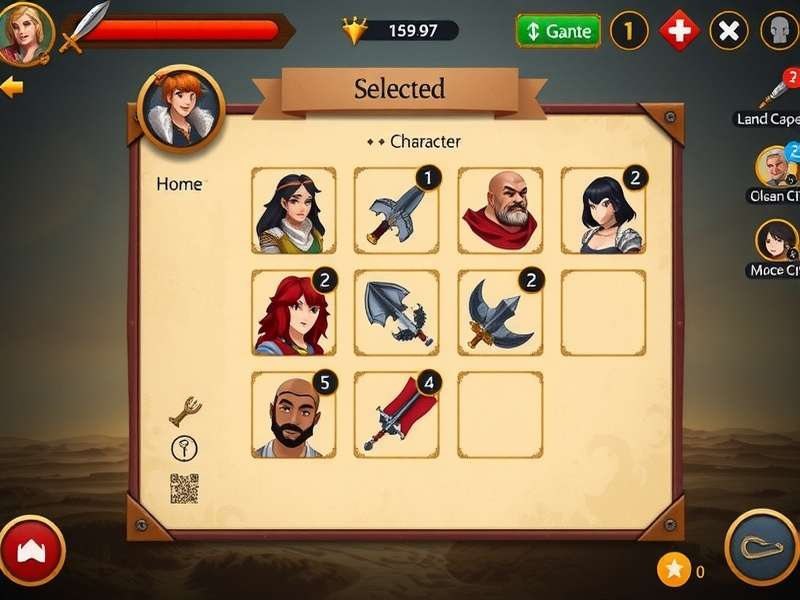Click the green Gante button
800x600 pixels.
pyautogui.click(x=558, y=31)
